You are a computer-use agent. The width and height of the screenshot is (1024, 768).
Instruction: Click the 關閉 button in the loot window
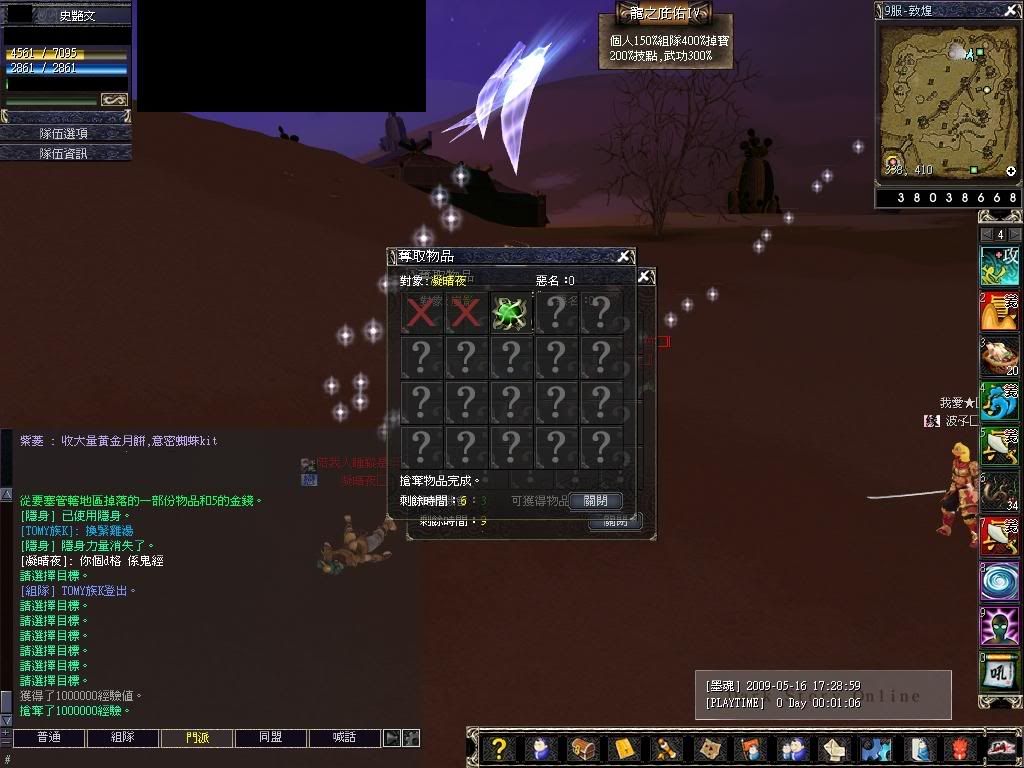[595, 501]
